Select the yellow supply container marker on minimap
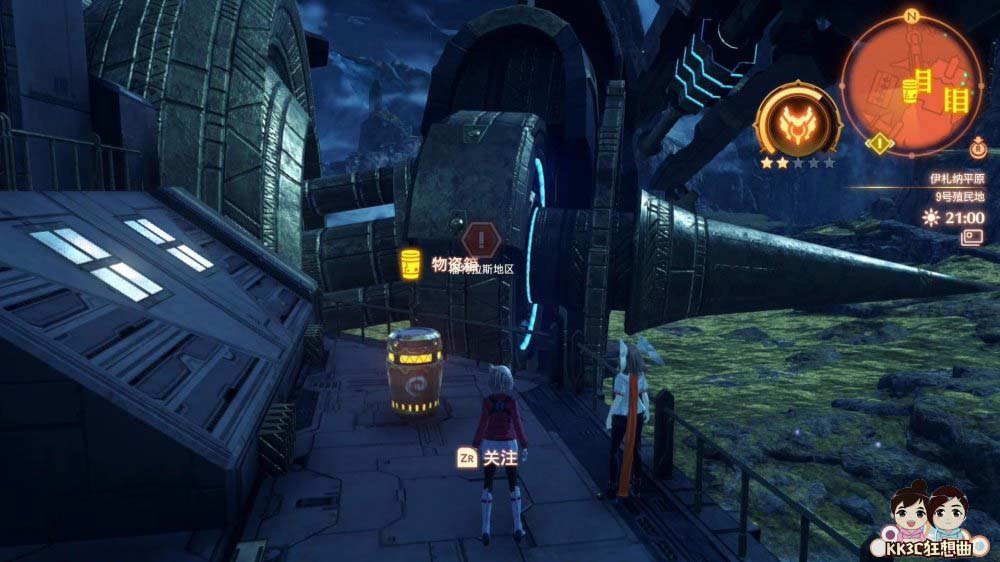Viewport: 1000px width, 562px height. pyautogui.click(x=910, y=91)
